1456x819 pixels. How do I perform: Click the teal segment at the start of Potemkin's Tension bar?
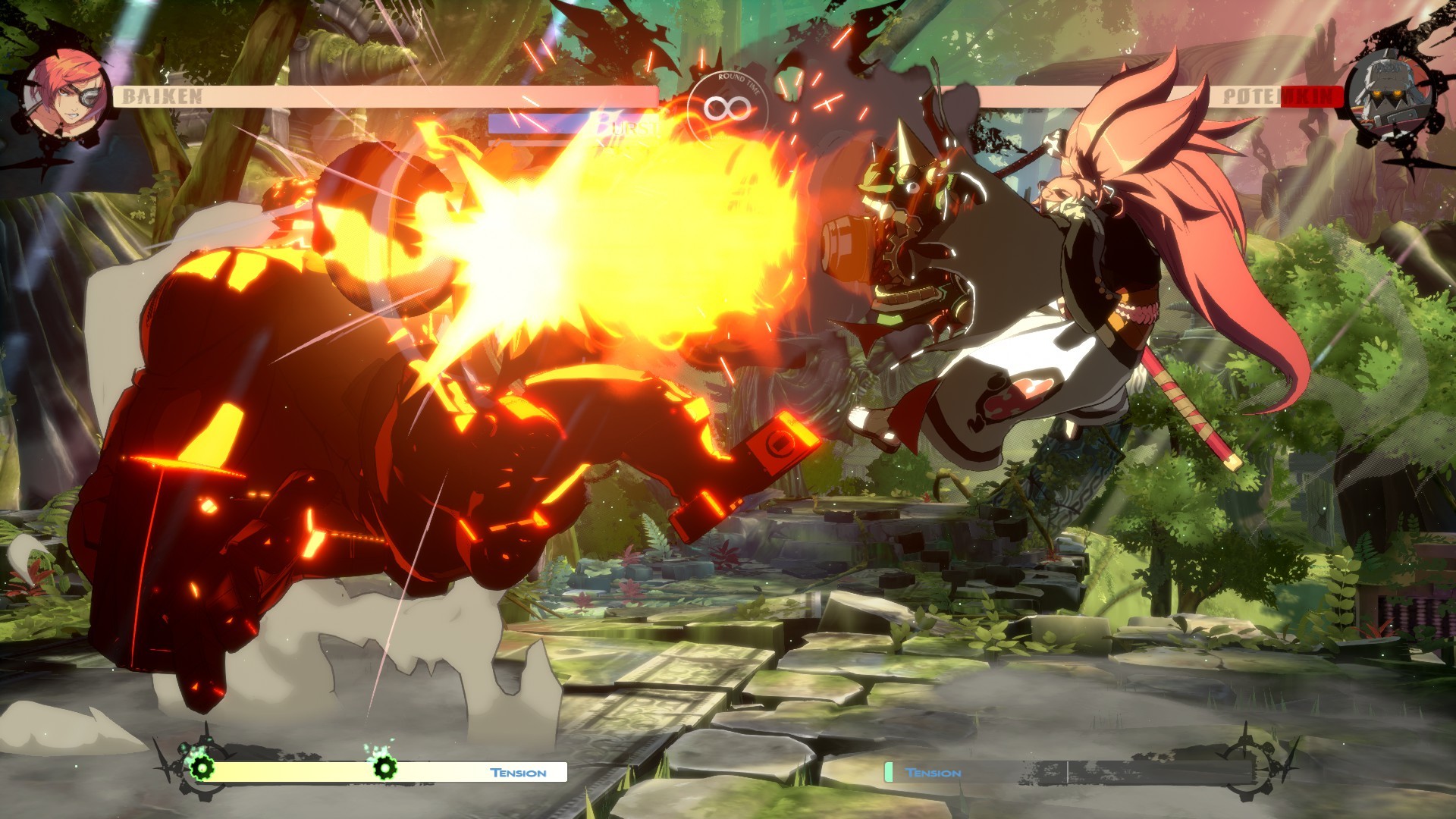pyautogui.click(x=889, y=772)
